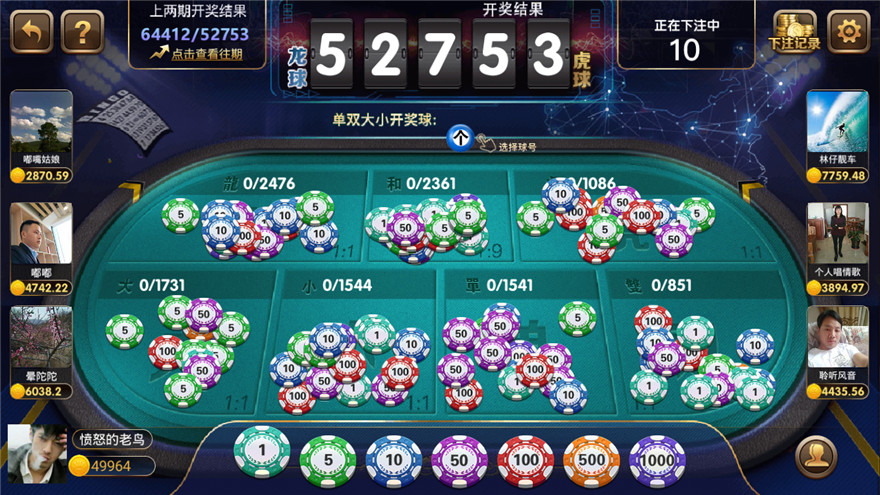Bet on the 和 tie area
This screenshot has height=495, width=880.
point(435,220)
